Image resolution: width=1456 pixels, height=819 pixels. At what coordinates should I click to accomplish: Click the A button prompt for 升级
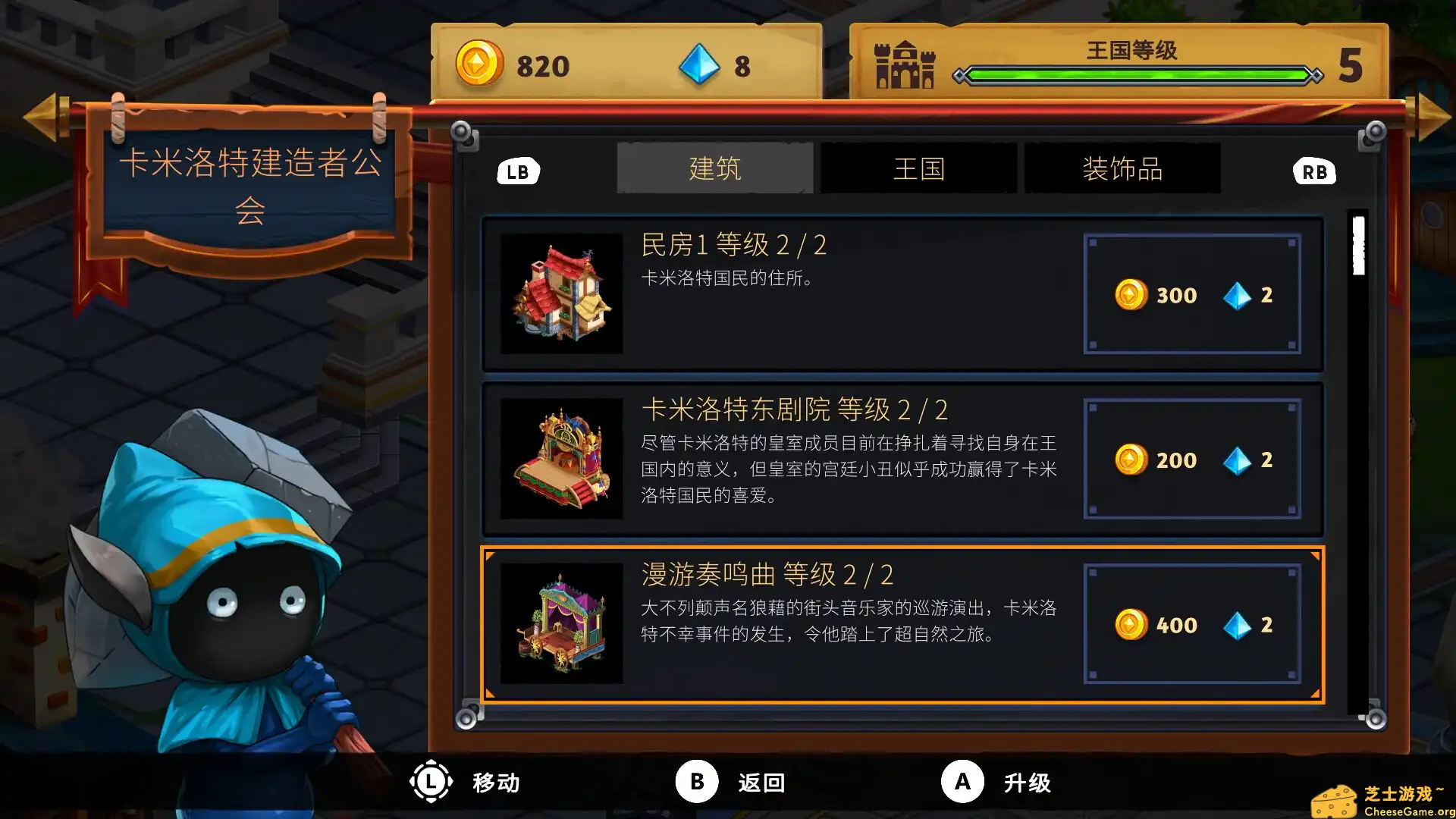point(962,782)
